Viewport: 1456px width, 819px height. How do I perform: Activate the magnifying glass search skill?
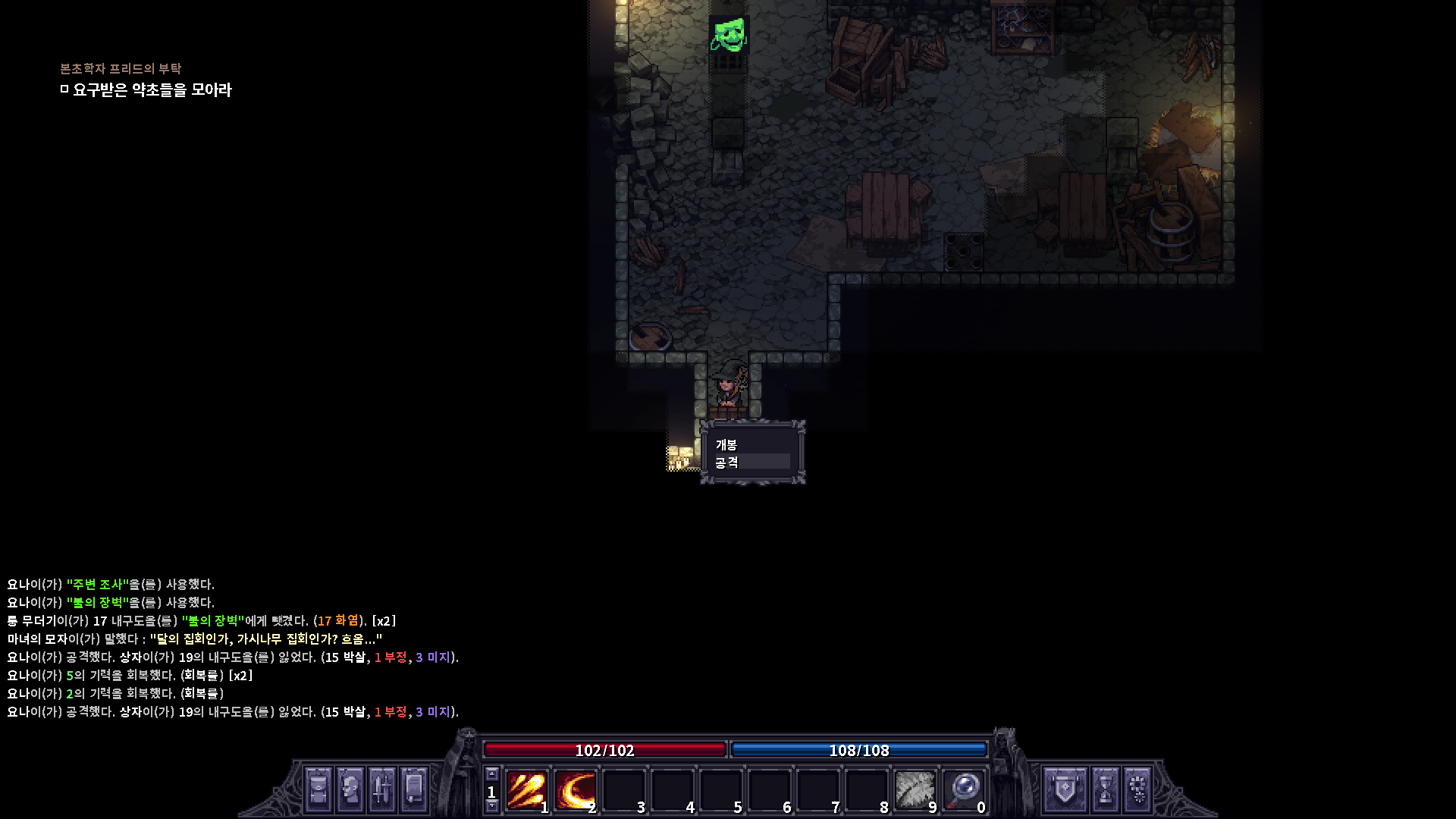964,790
